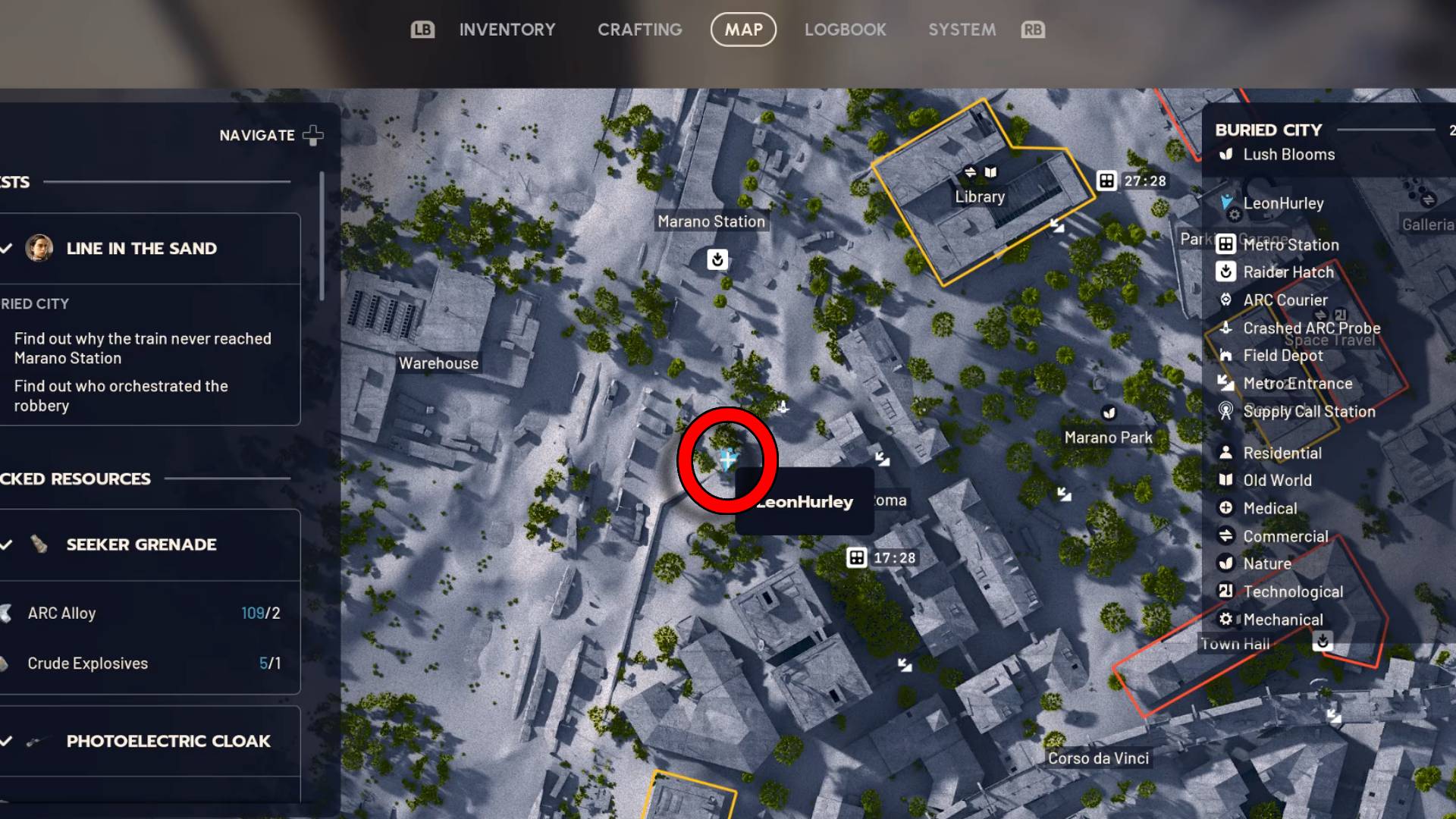Image resolution: width=1456 pixels, height=819 pixels.
Task: Select the objective about the train never reaching Marano Station
Action: 143,348
